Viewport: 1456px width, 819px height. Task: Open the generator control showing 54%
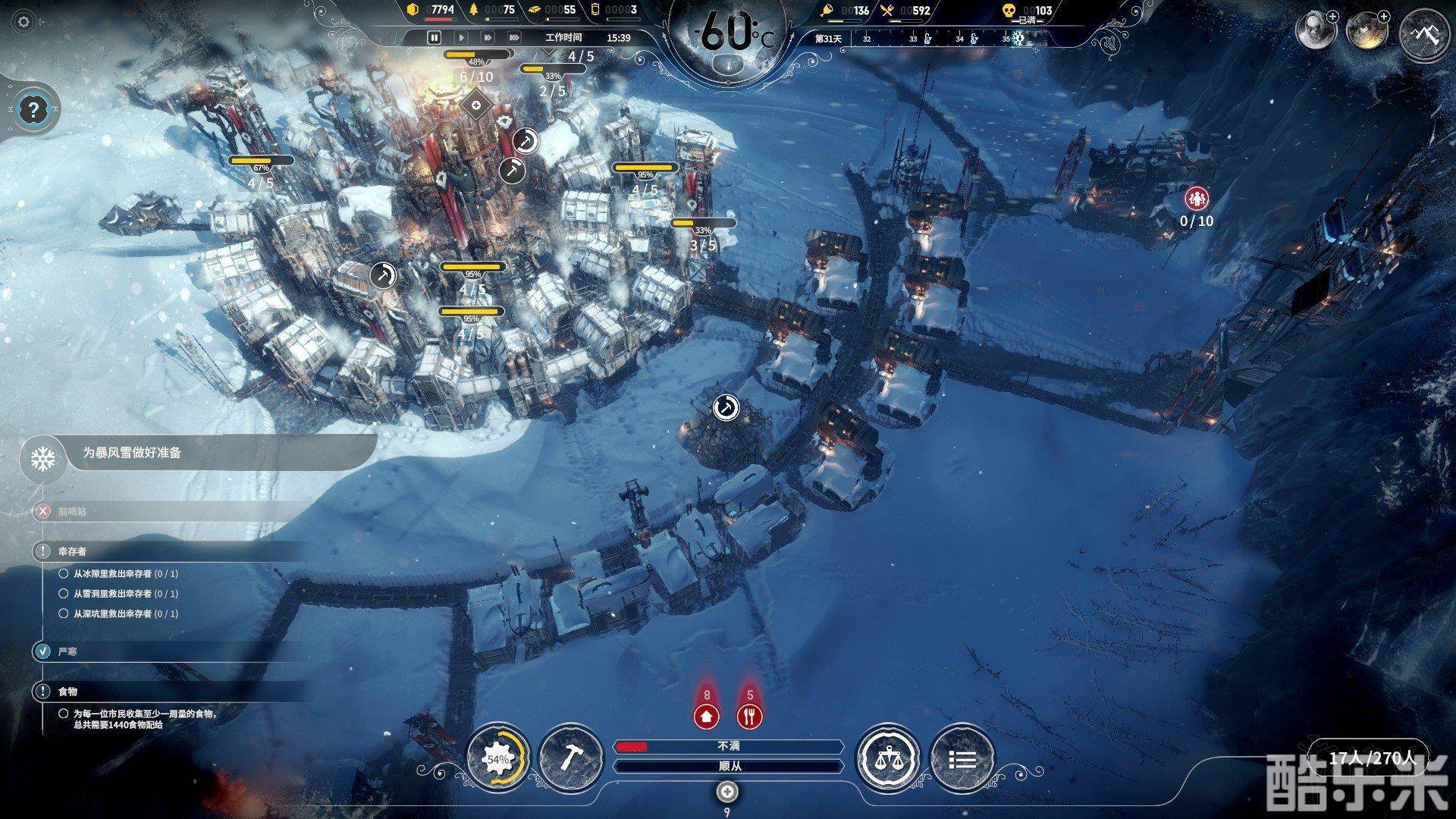498,758
